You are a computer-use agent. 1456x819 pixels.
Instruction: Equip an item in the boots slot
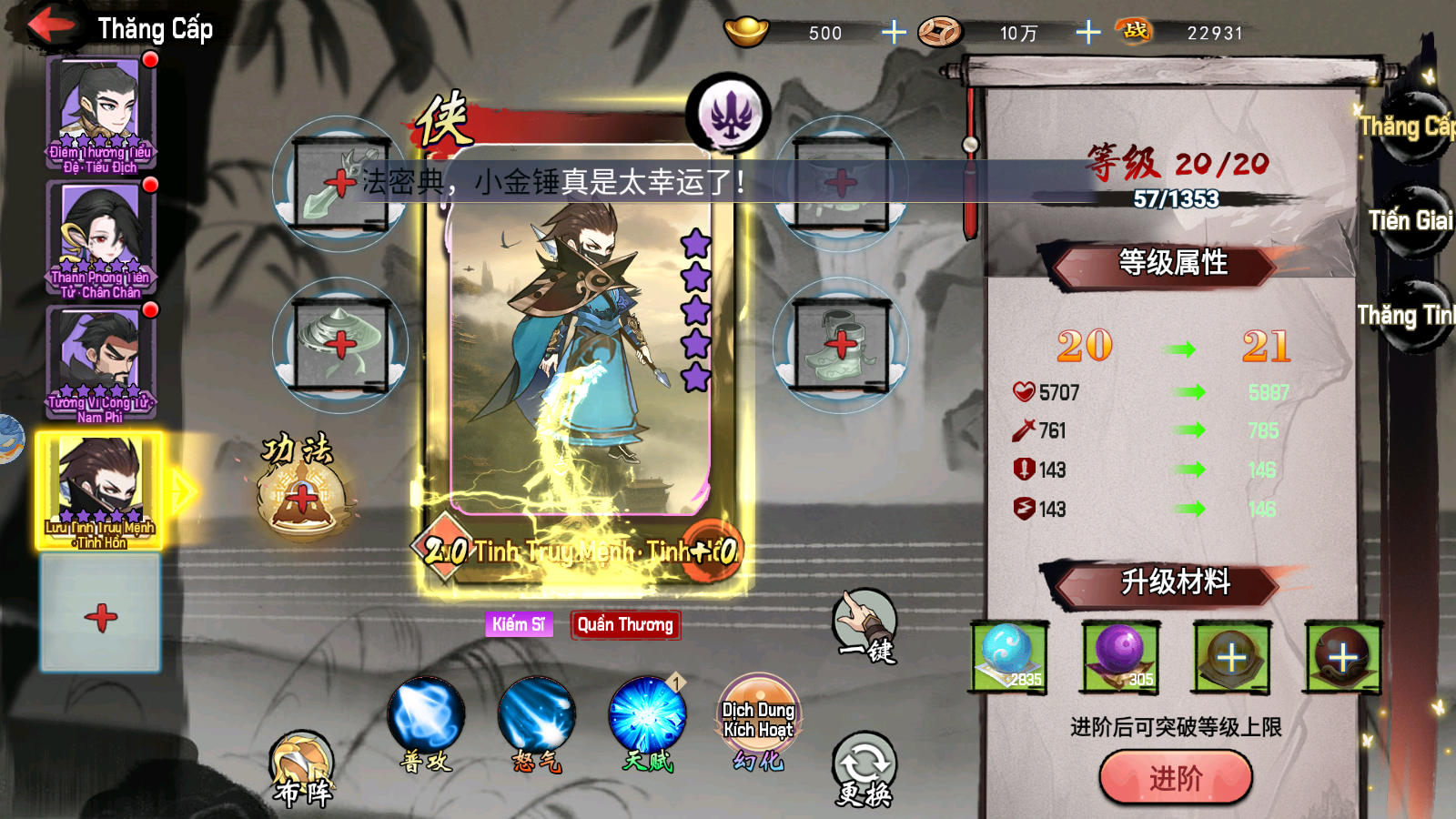(x=841, y=345)
